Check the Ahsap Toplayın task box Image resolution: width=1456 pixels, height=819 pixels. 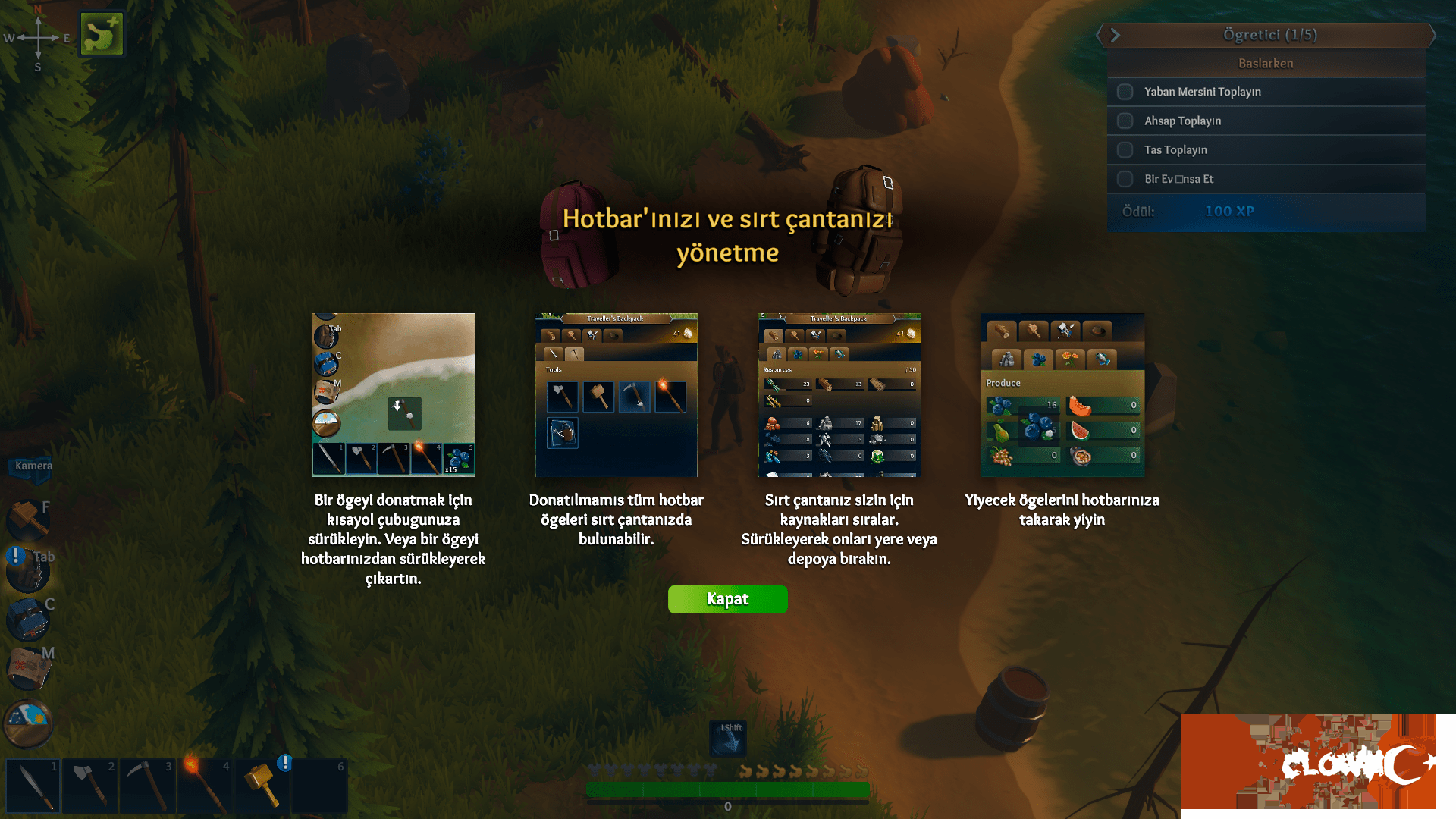click(x=1125, y=121)
